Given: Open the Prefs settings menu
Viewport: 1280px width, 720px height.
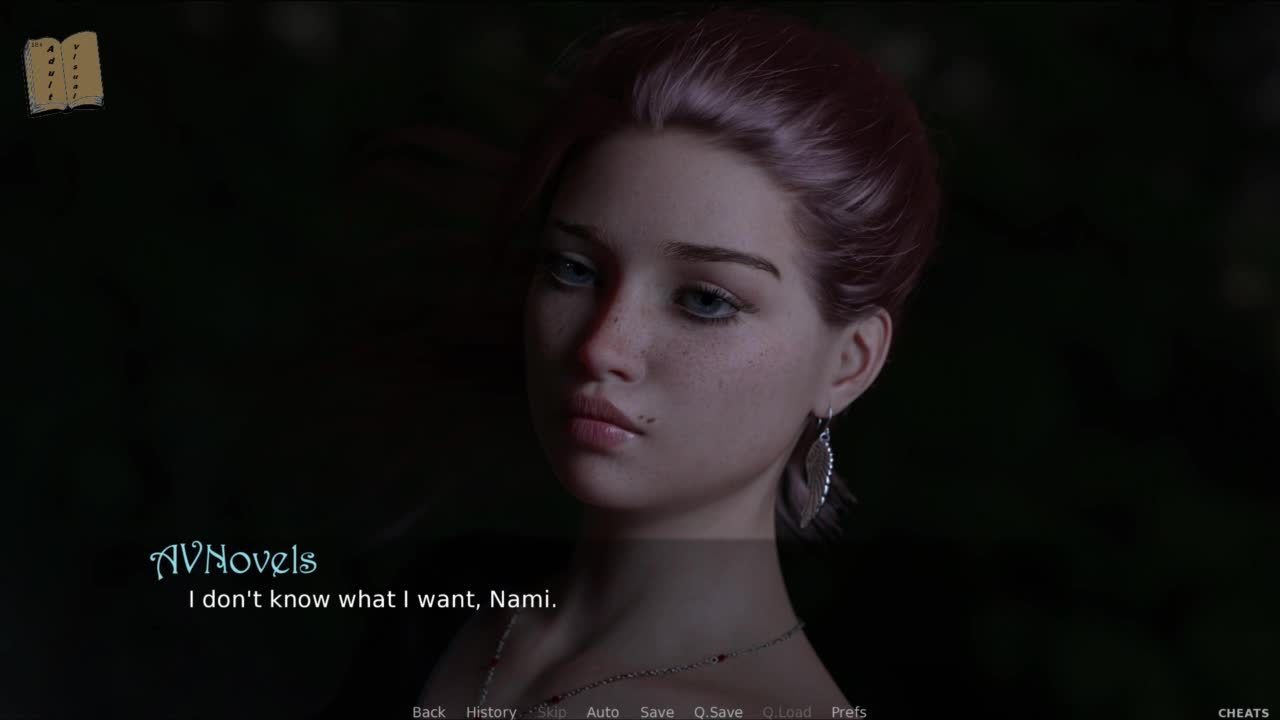Looking at the screenshot, I should pos(849,712).
